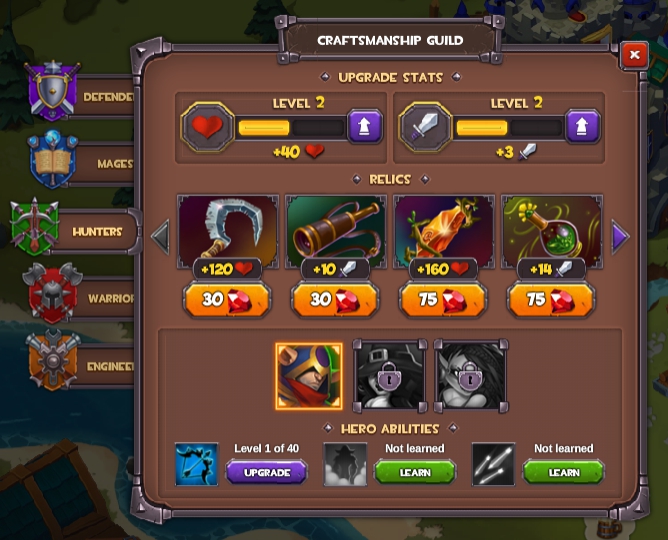
Task: Select the unlocked hooded hunter hero portrait
Action: click(x=309, y=376)
